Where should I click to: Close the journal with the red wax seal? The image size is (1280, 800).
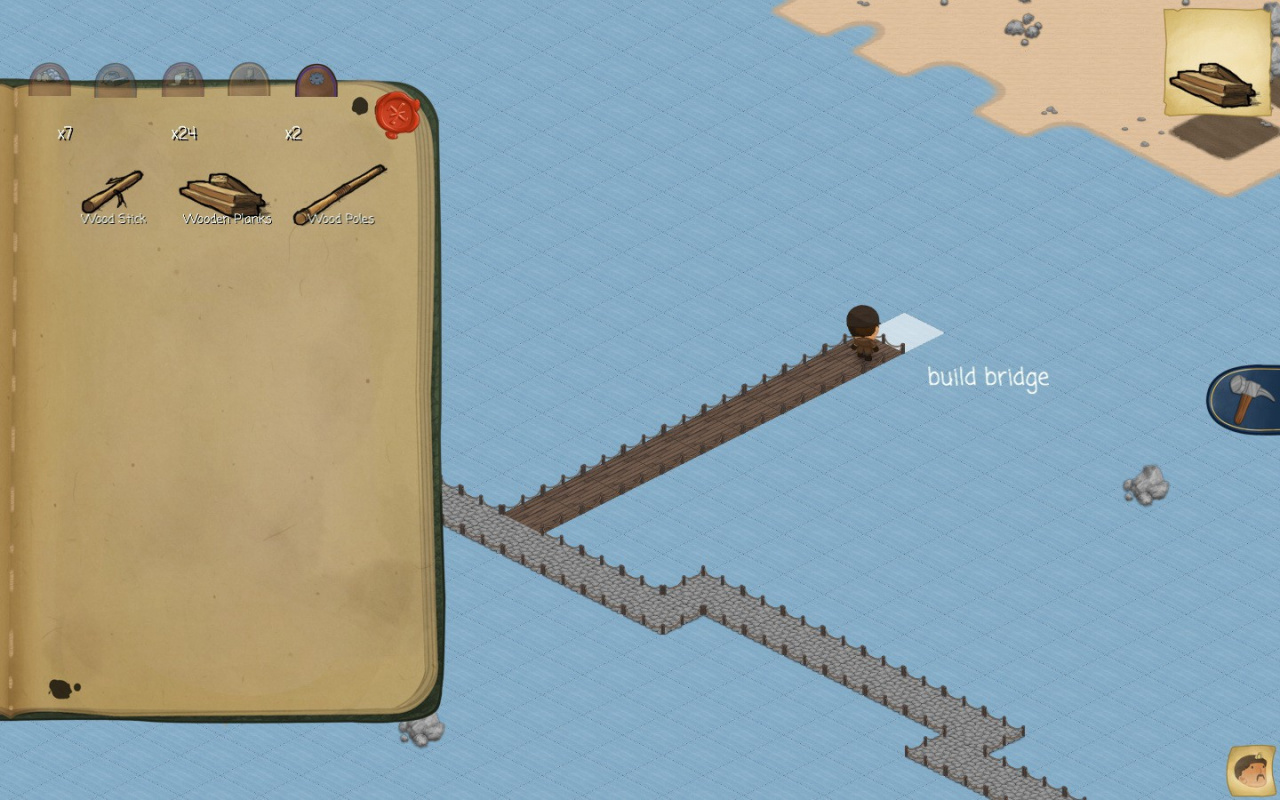click(x=397, y=114)
